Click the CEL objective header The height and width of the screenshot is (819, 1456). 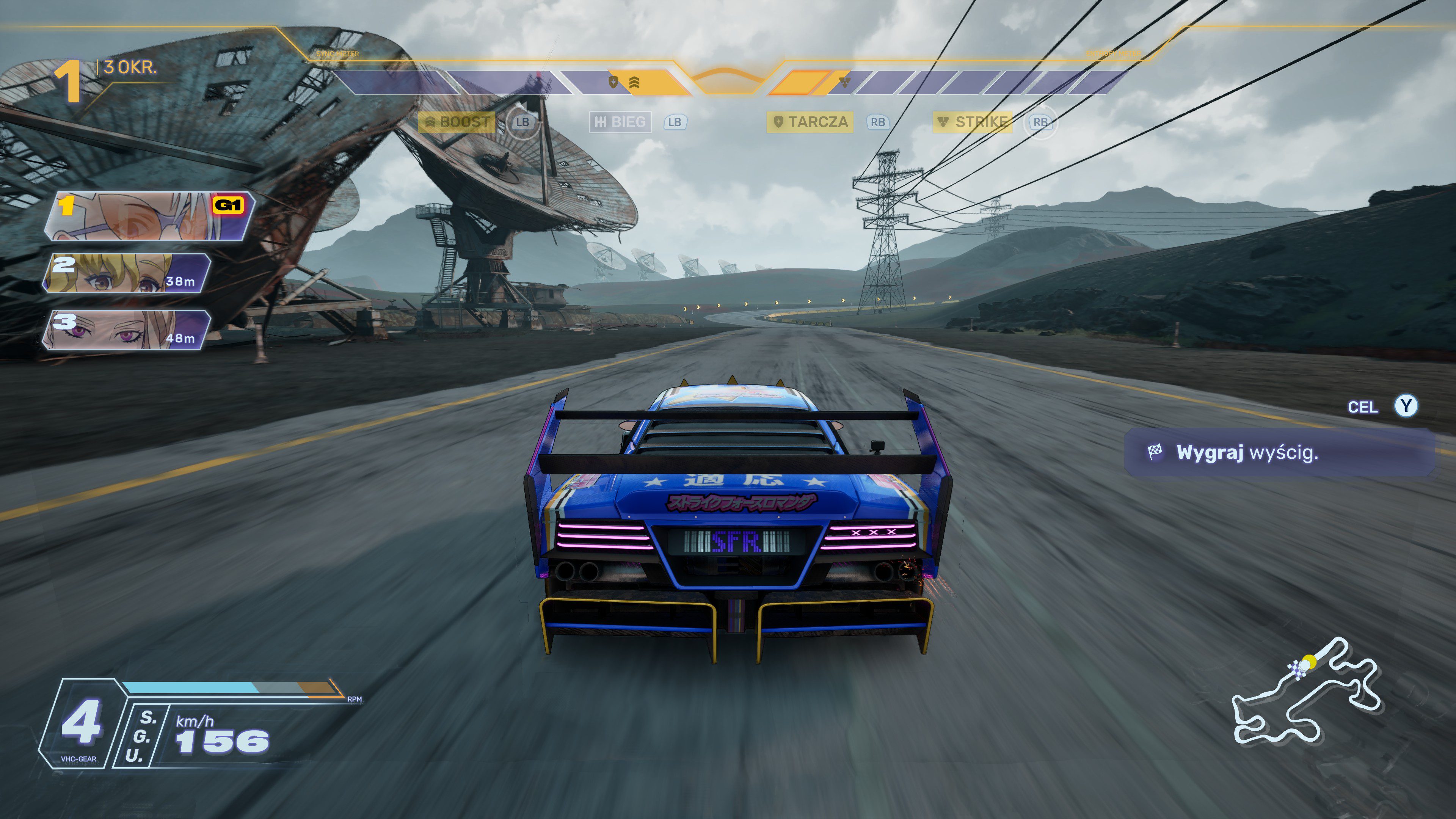point(1362,407)
